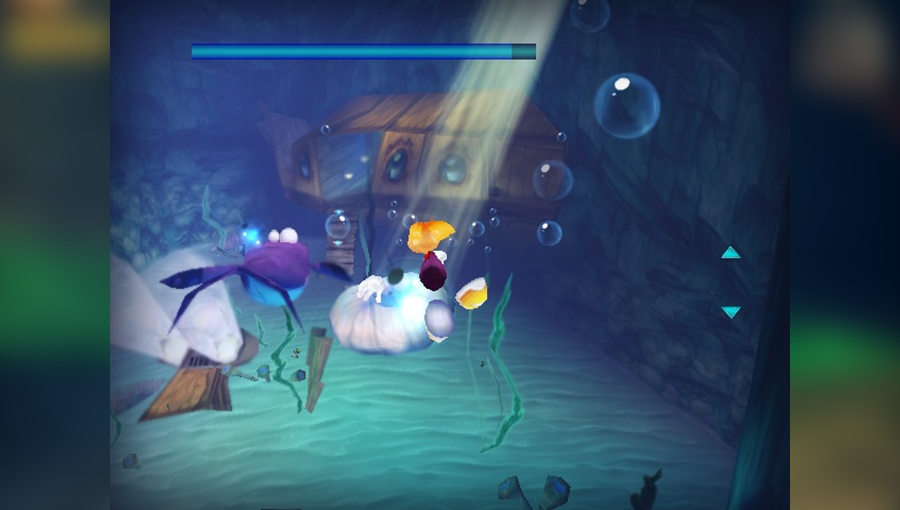Click the teal up arrow

point(731,253)
